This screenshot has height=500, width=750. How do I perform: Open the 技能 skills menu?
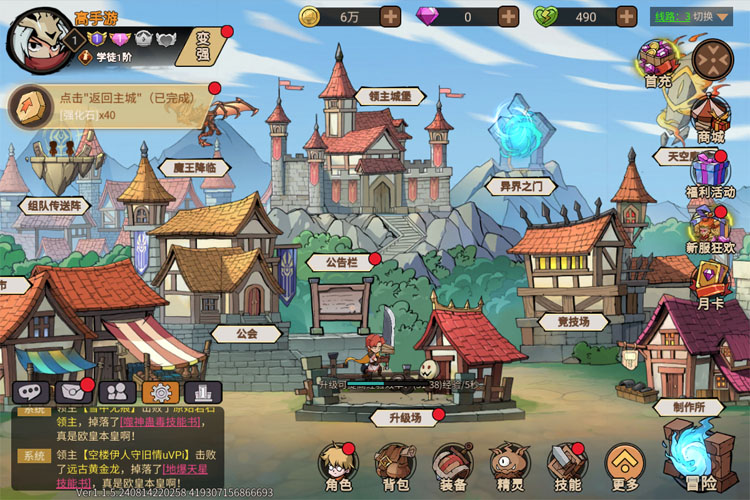(566, 465)
